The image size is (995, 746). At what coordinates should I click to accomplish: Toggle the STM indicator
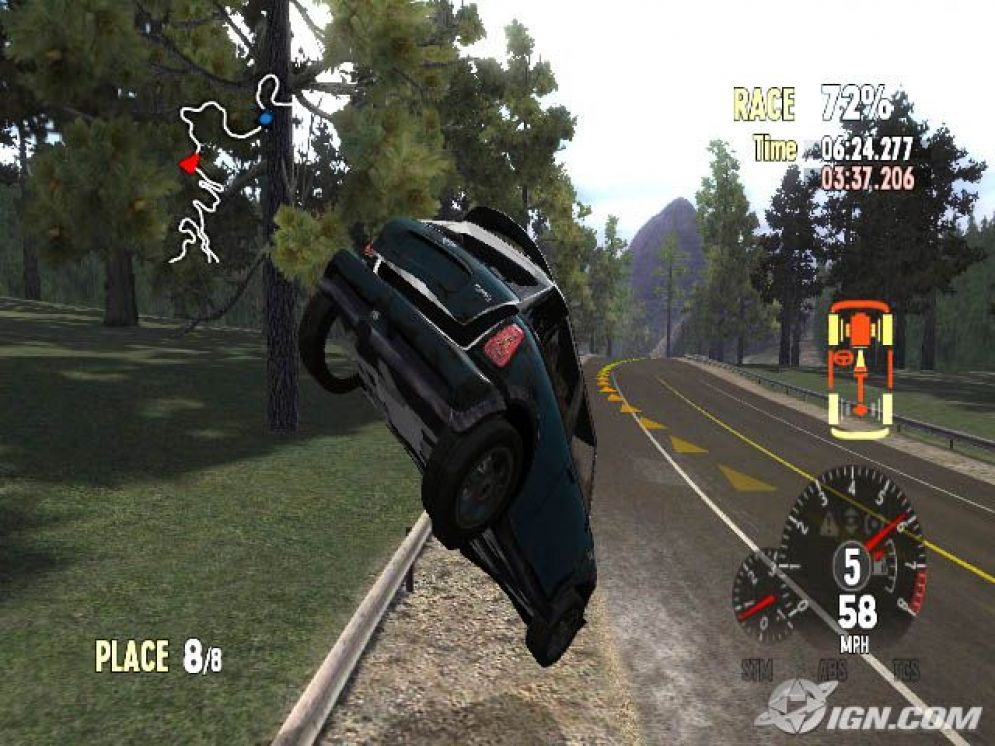(x=758, y=669)
